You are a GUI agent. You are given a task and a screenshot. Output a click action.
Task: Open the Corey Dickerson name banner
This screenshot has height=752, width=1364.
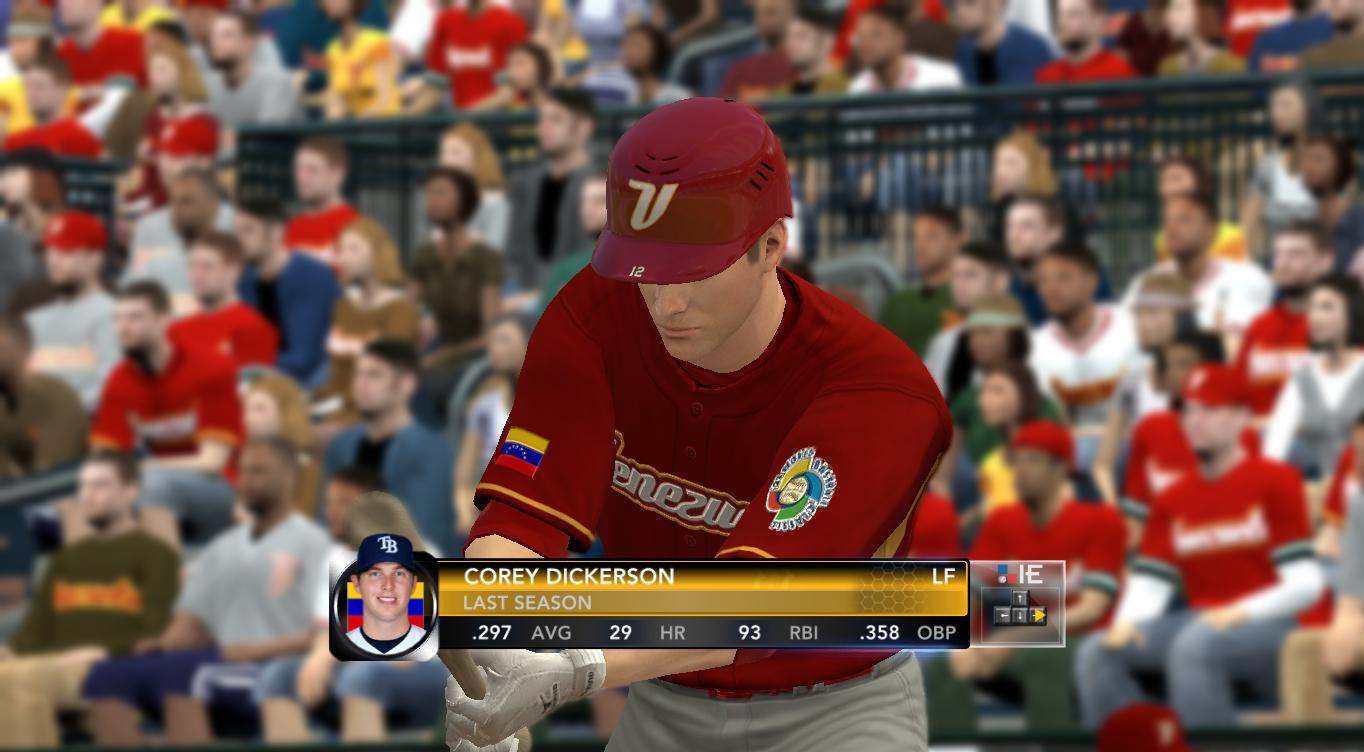click(x=569, y=576)
